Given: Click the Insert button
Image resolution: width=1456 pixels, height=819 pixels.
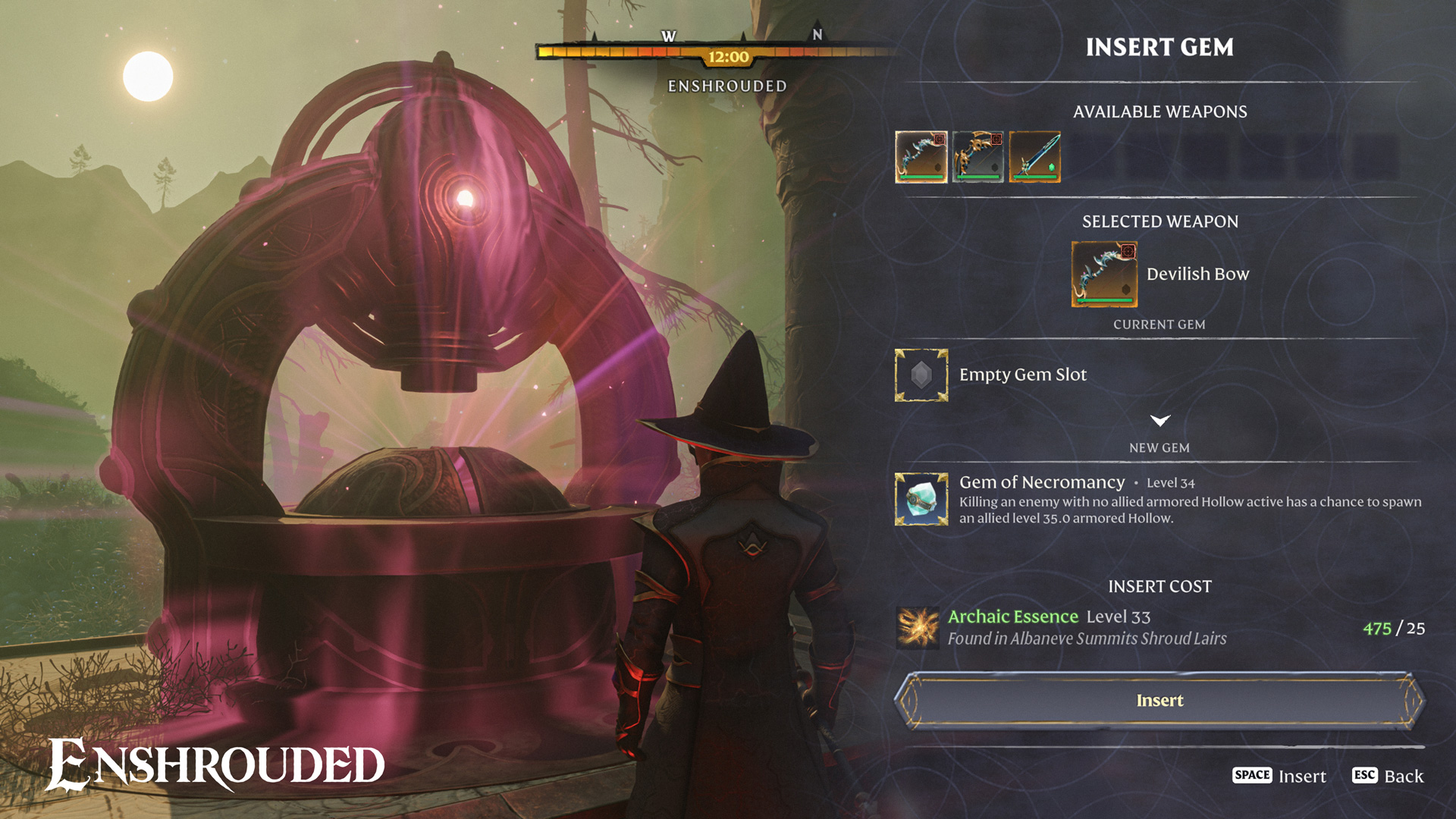Looking at the screenshot, I should [1159, 701].
